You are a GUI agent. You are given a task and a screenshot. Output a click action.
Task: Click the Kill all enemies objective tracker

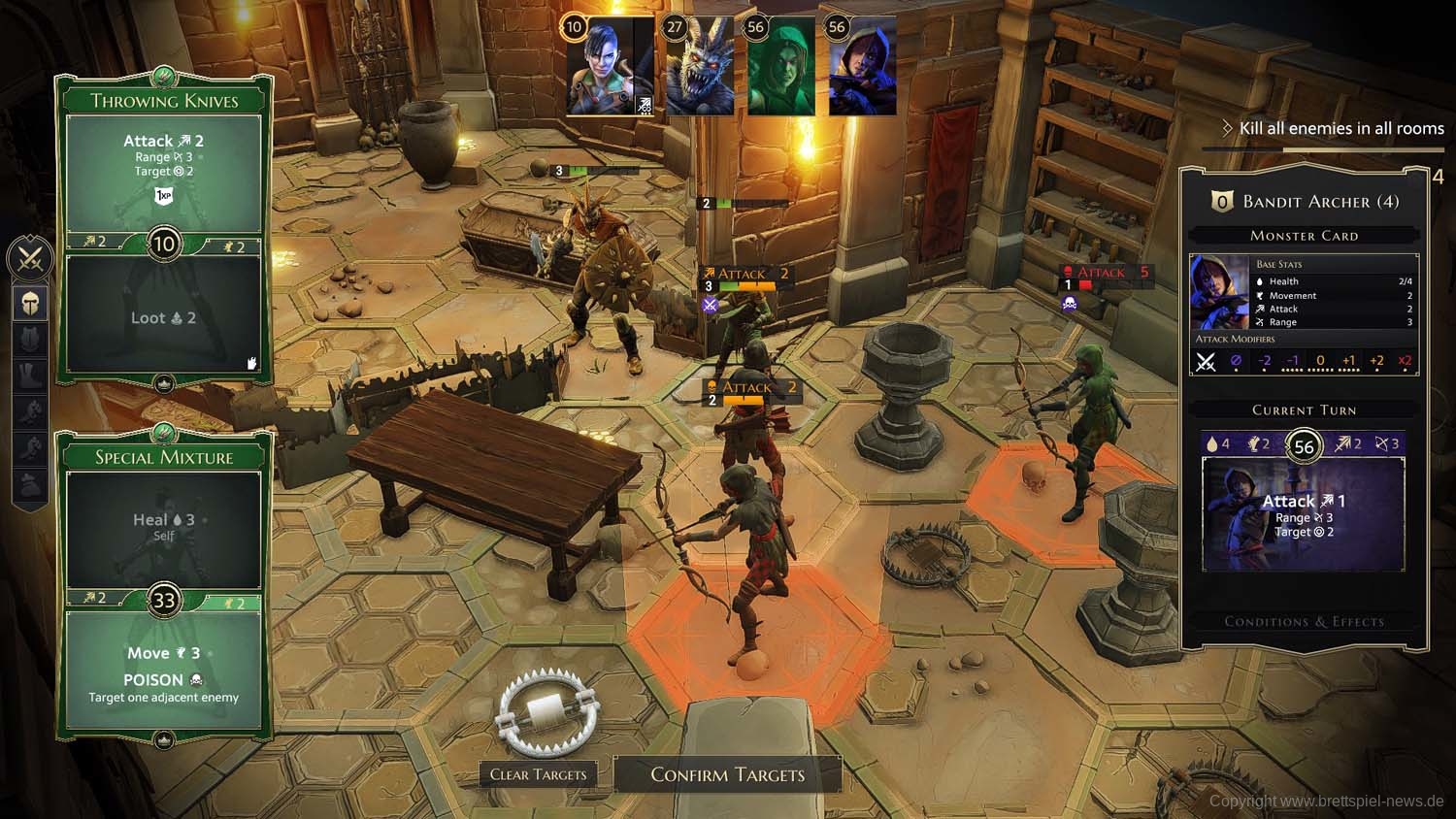point(1340,128)
